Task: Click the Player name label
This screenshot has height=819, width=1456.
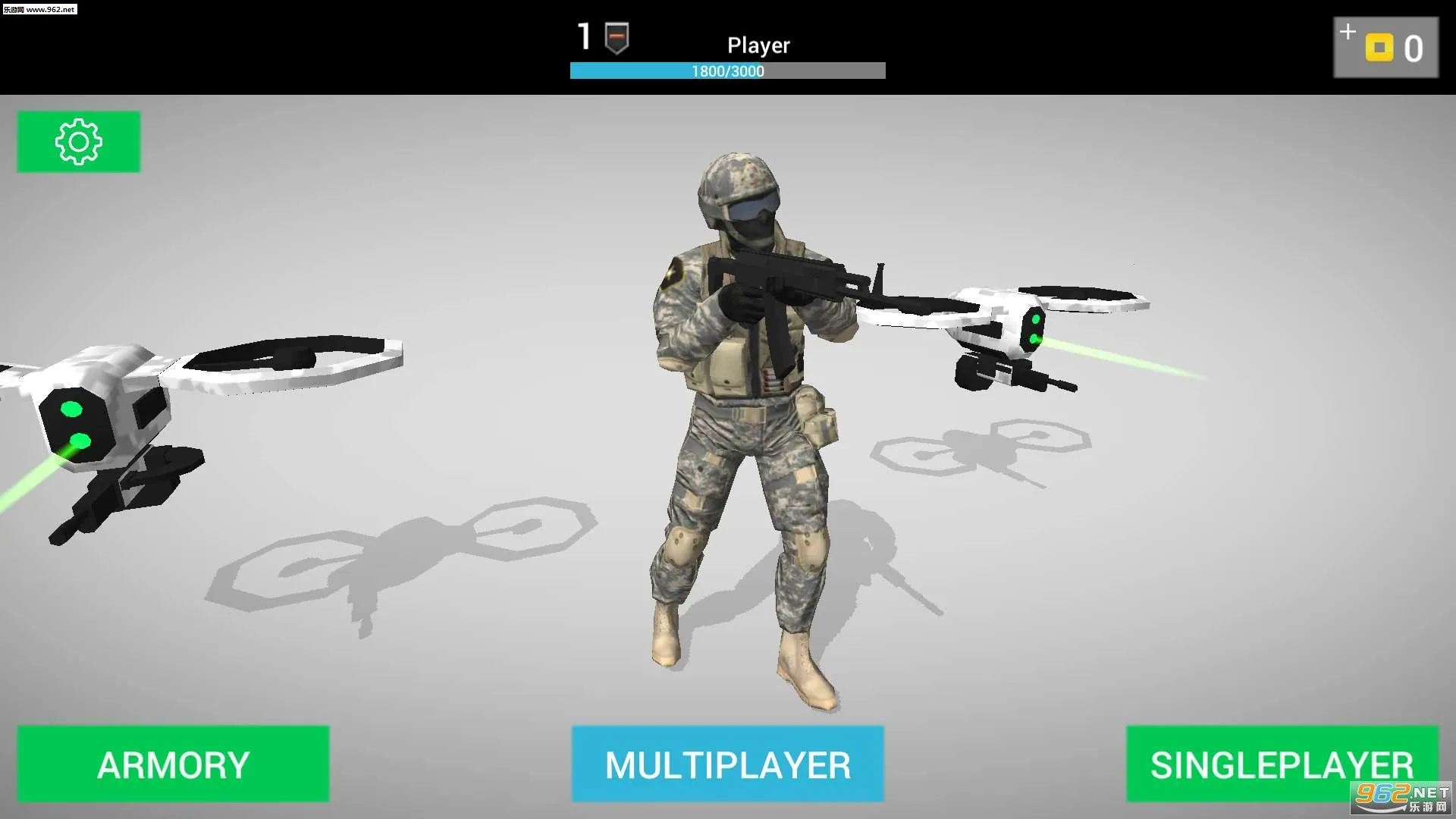Action: pos(758,45)
